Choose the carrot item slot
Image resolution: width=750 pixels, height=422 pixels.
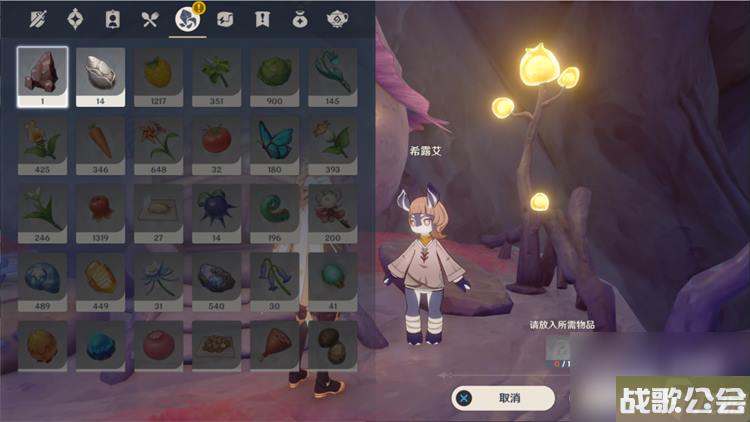click(x=101, y=141)
